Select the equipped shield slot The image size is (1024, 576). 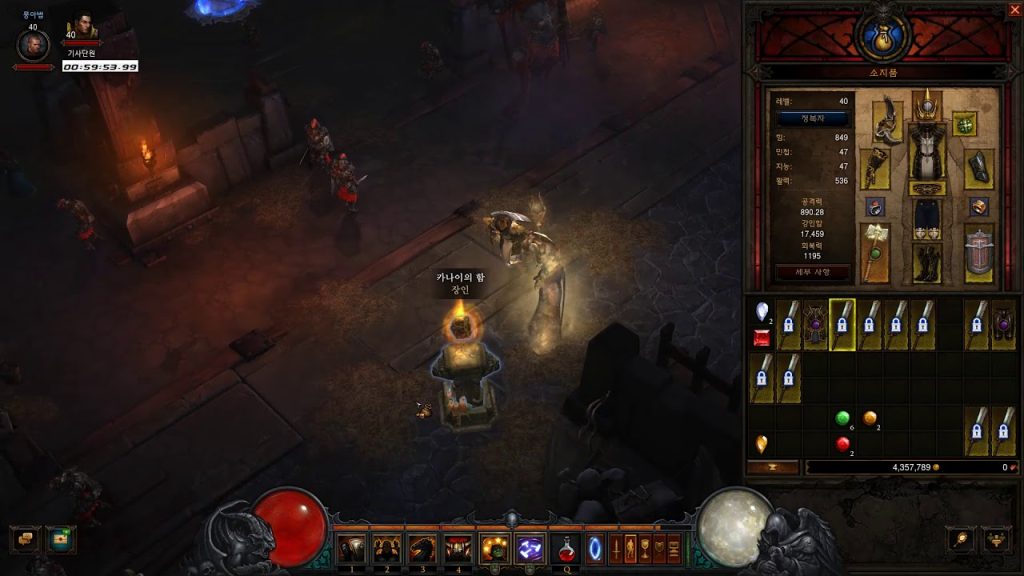tap(979, 254)
